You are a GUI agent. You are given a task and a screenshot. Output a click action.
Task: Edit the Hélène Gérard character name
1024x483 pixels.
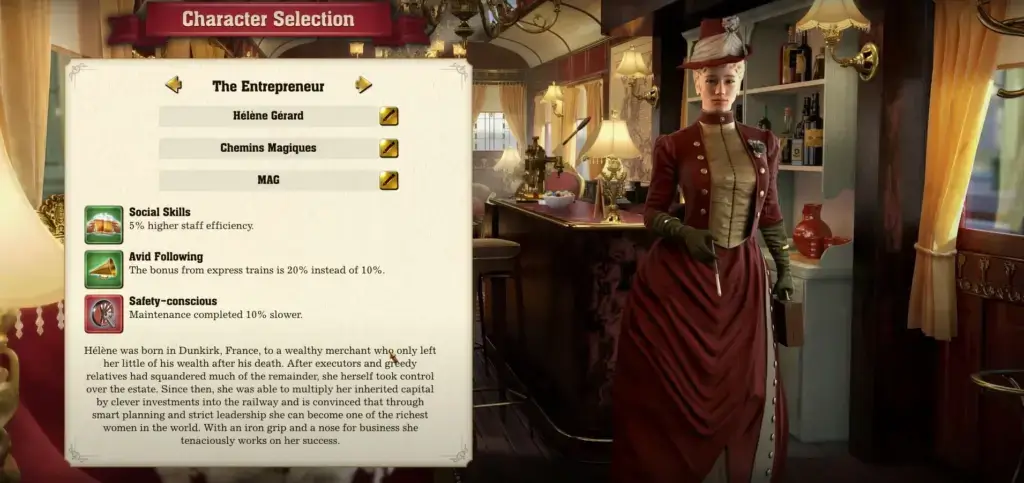[389, 116]
